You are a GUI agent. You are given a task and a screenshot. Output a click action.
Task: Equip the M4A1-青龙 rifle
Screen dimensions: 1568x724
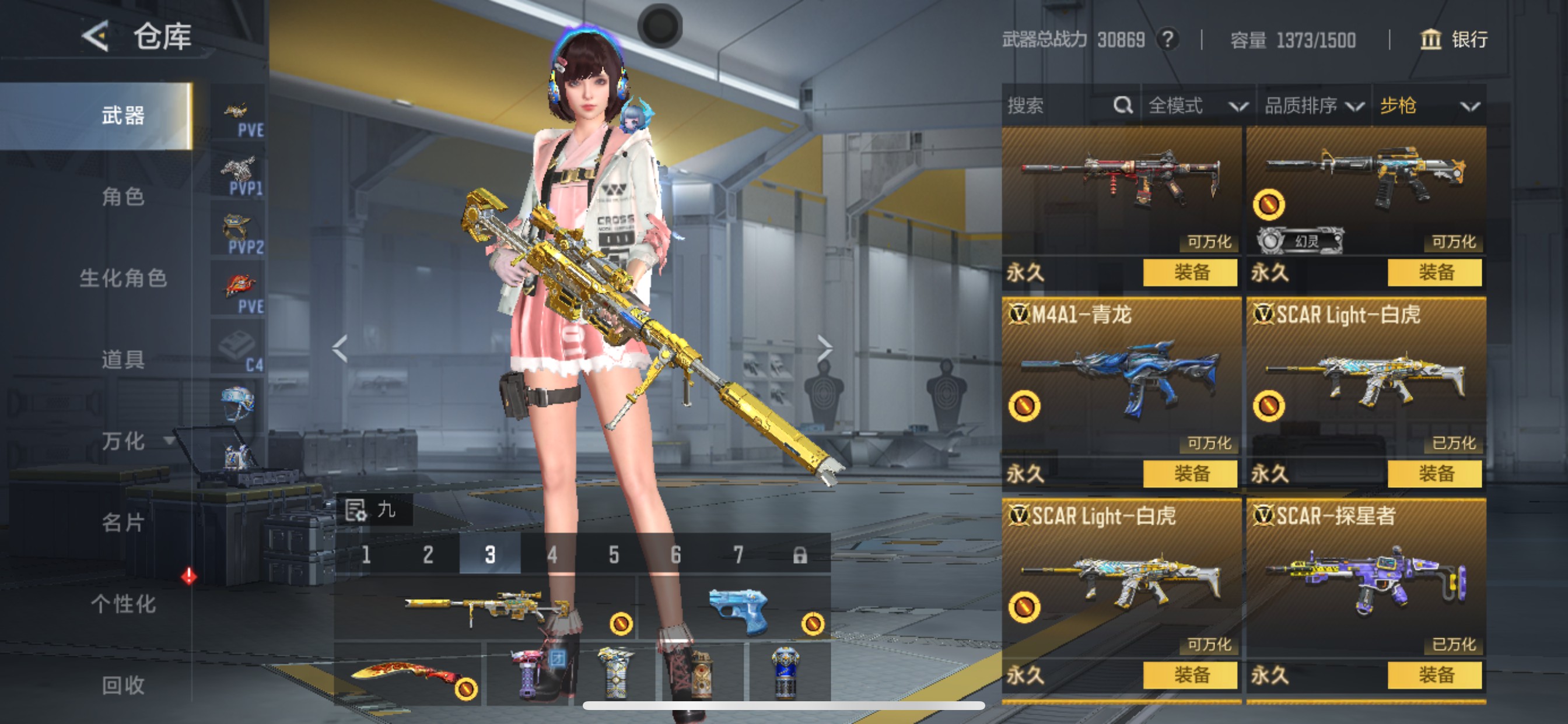pyautogui.click(x=1190, y=473)
